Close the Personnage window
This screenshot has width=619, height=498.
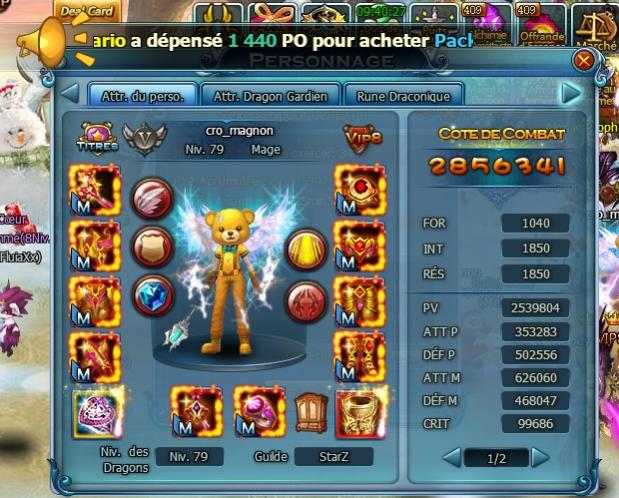[583, 61]
